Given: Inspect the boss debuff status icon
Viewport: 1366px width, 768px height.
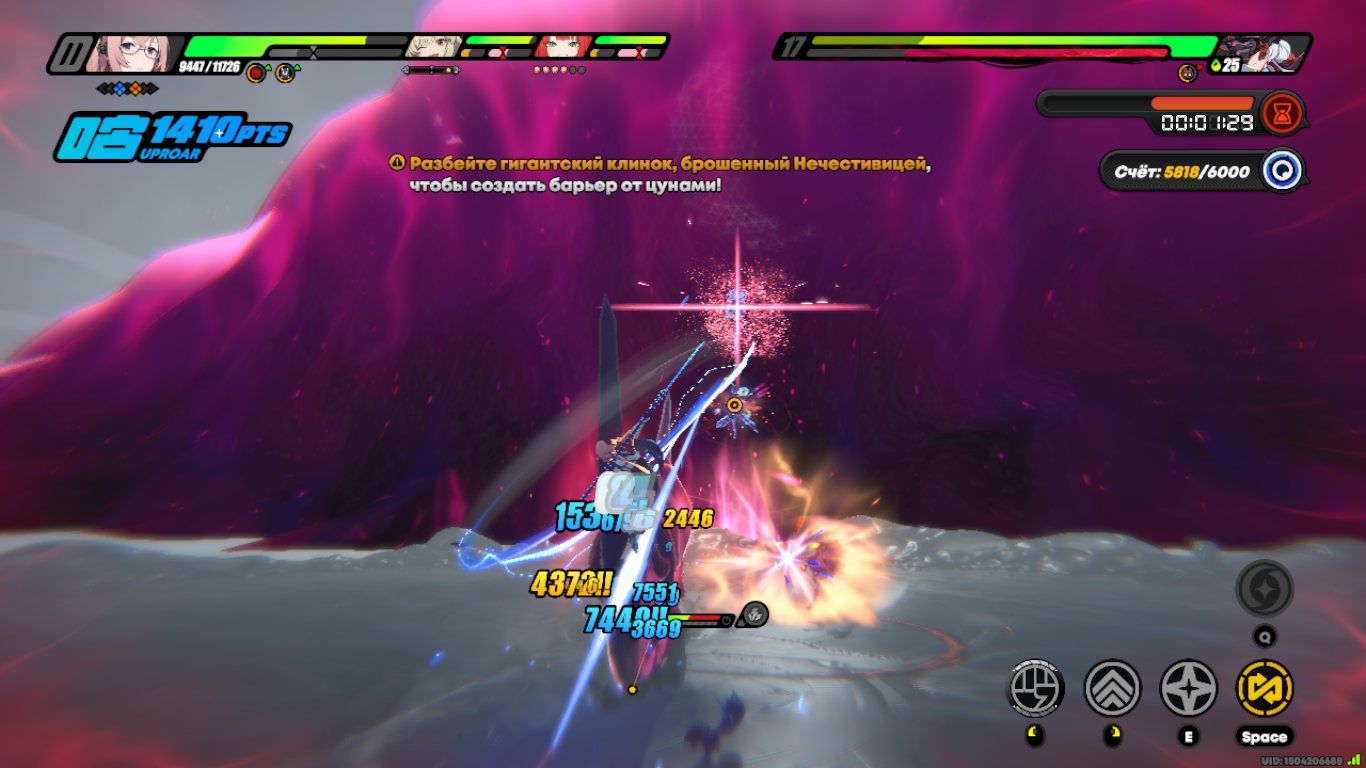Looking at the screenshot, I should (1187, 72).
